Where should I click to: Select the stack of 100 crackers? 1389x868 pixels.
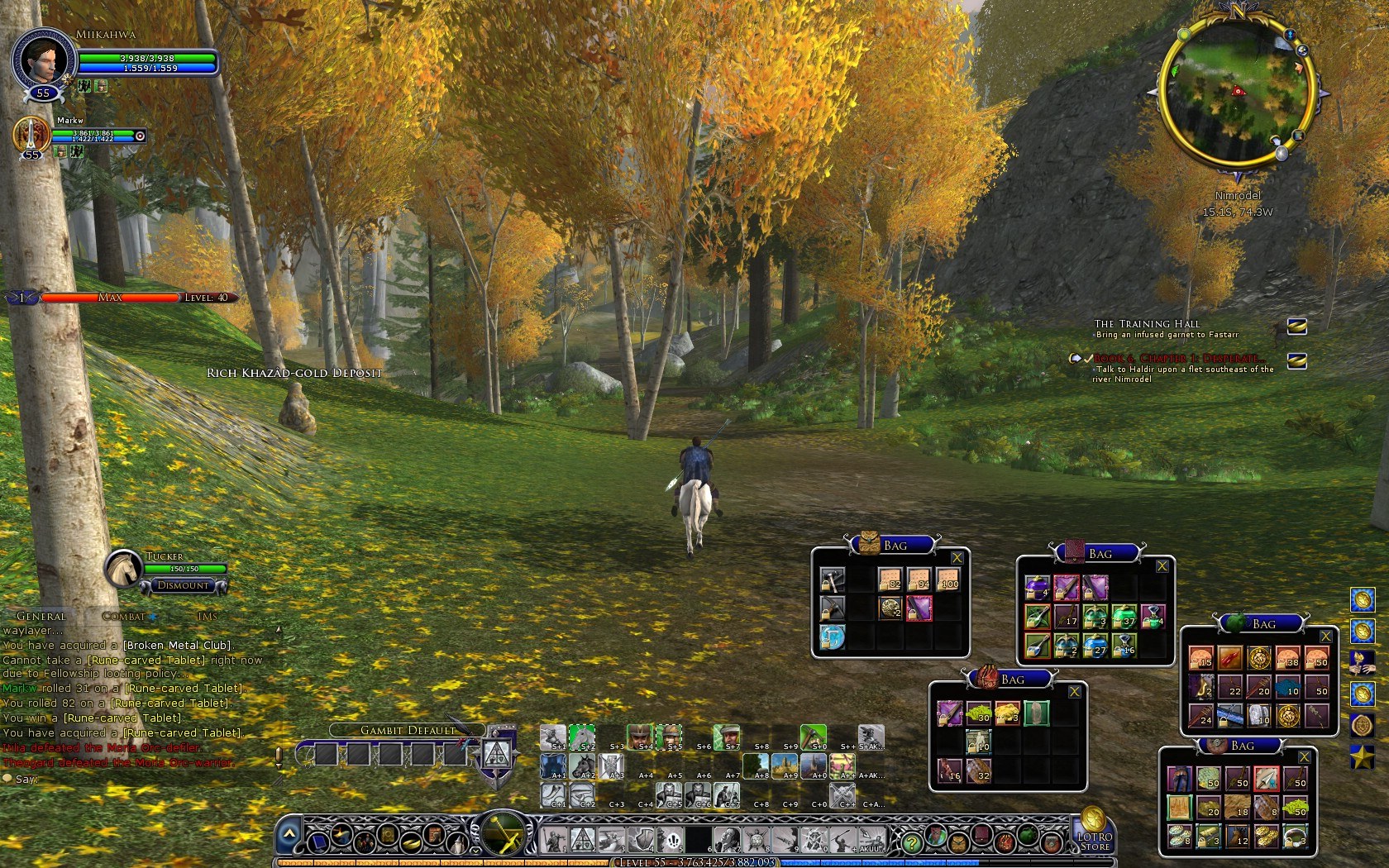click(947, 579)
